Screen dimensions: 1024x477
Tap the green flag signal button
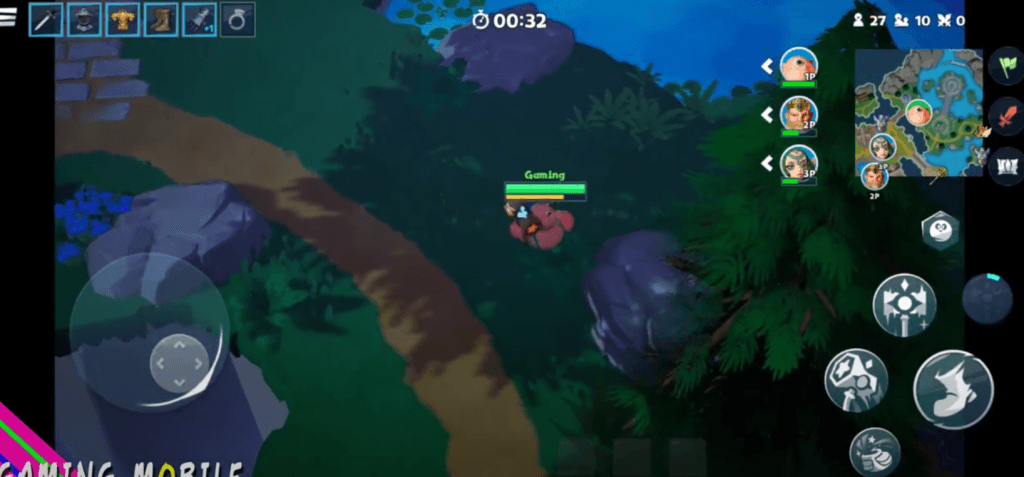click(1004, 67)
